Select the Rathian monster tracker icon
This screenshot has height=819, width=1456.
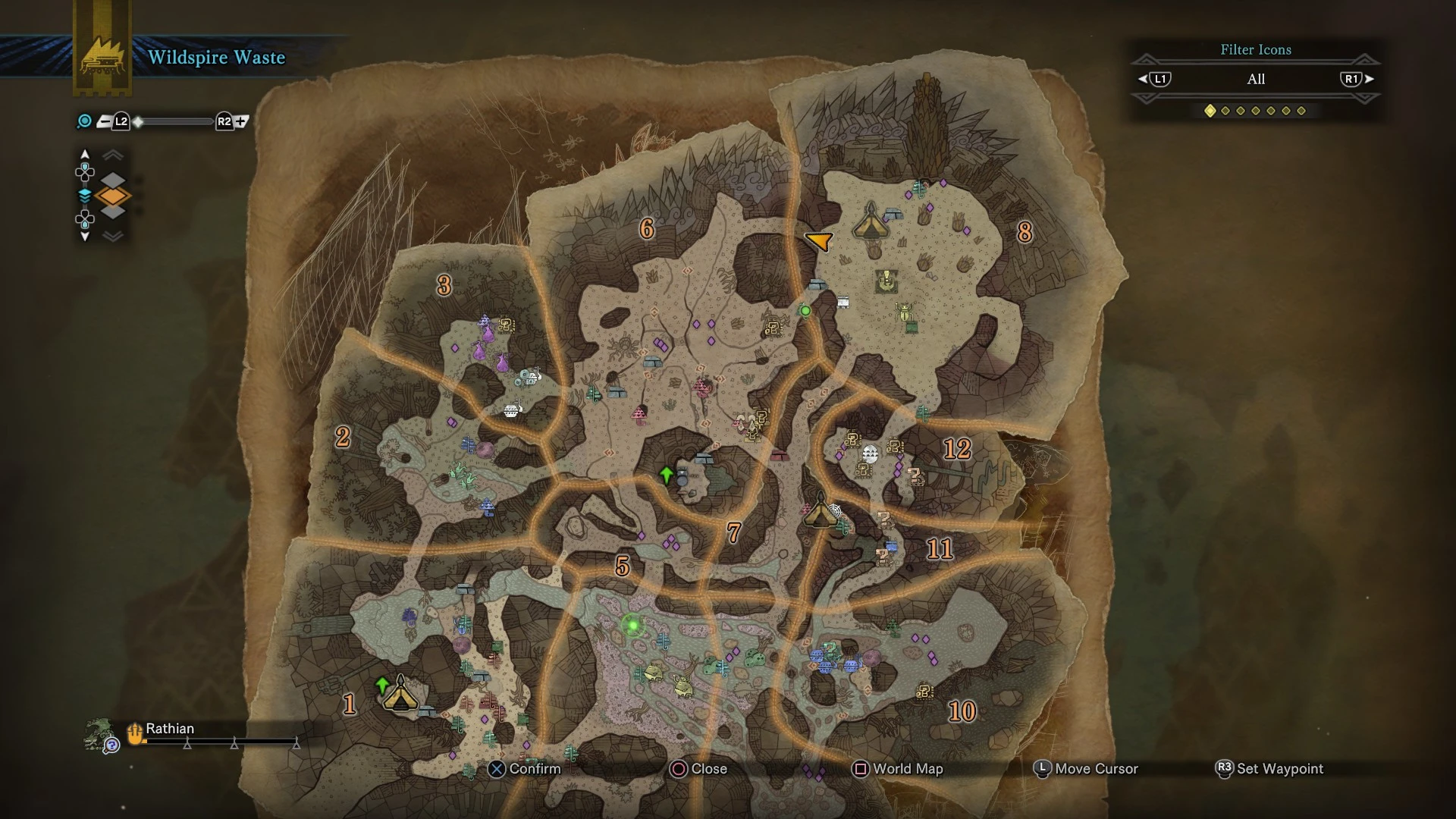click(99, 735)
